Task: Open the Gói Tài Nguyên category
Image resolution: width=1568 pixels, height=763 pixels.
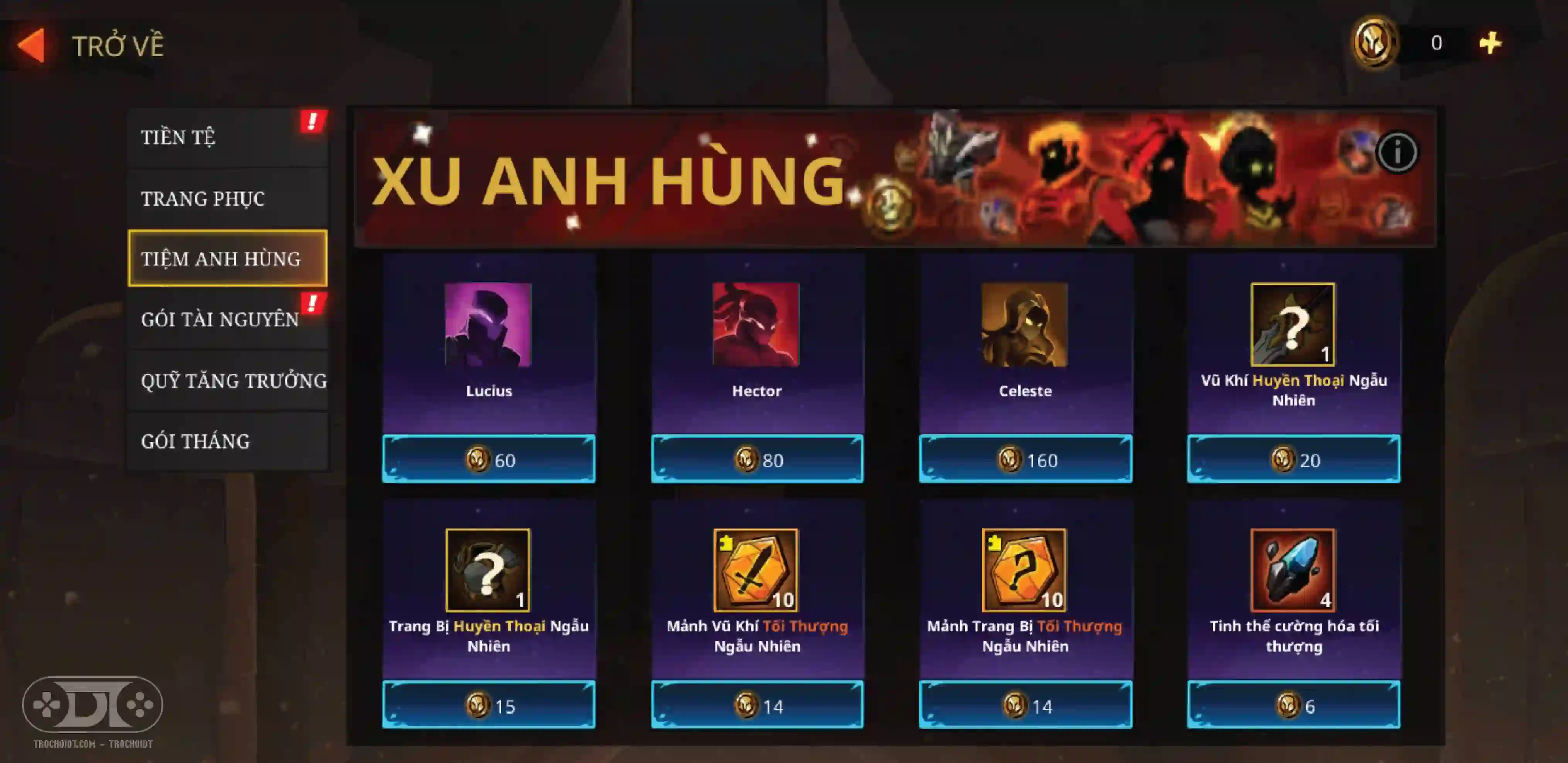Action: (x=227, y=319)
